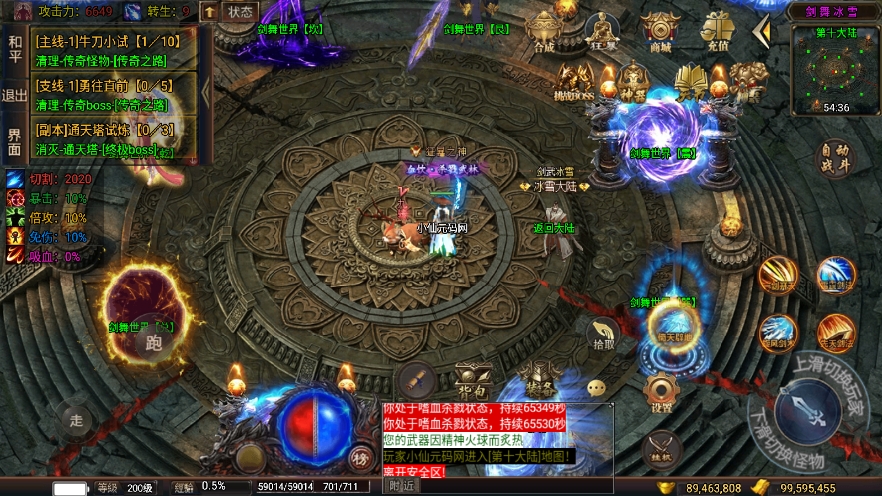Open the 商城 shop
The width and height of the screenshot is (882, 496).
tap(659, 32)
